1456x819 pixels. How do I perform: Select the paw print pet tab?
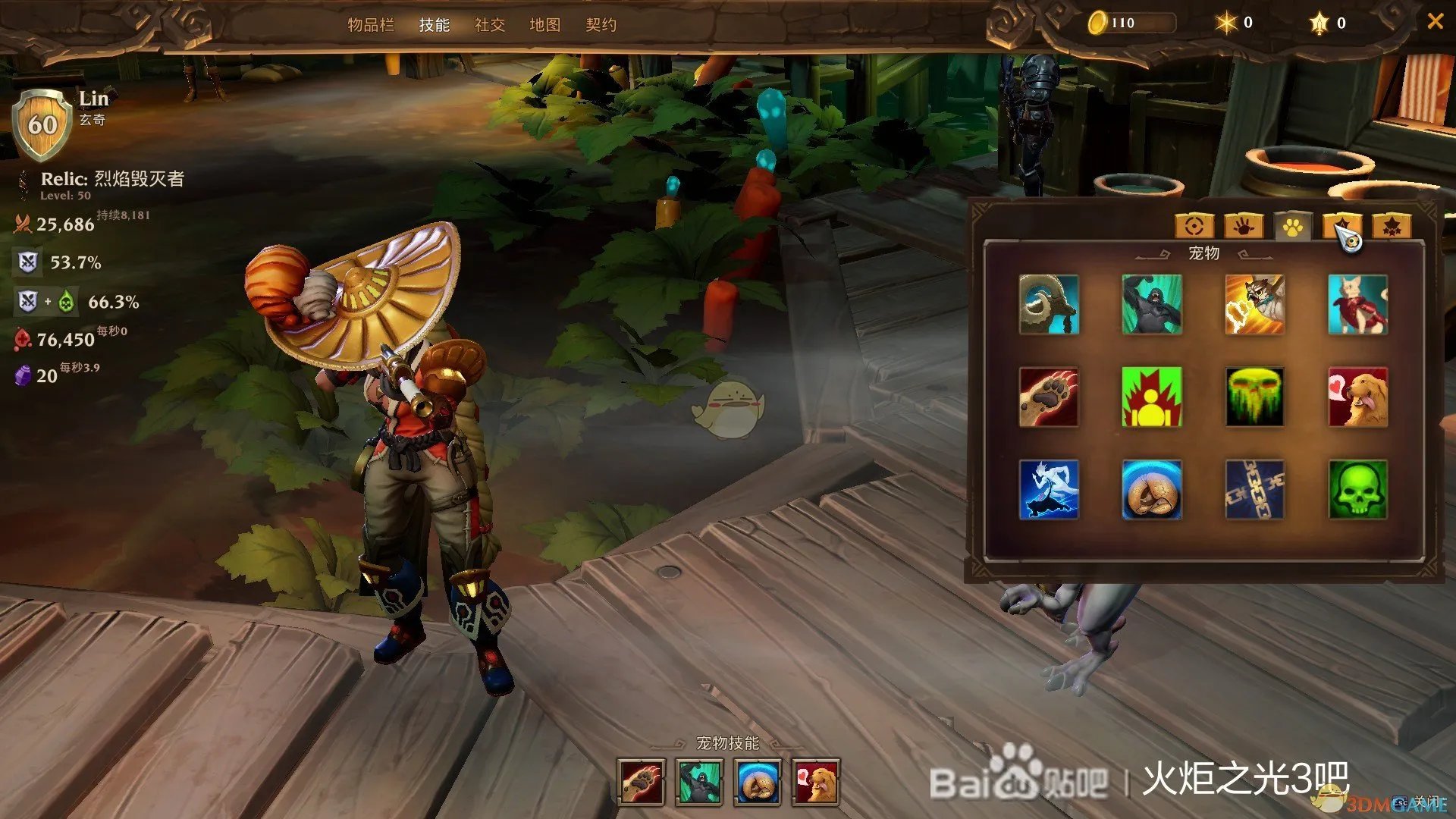1293,226
